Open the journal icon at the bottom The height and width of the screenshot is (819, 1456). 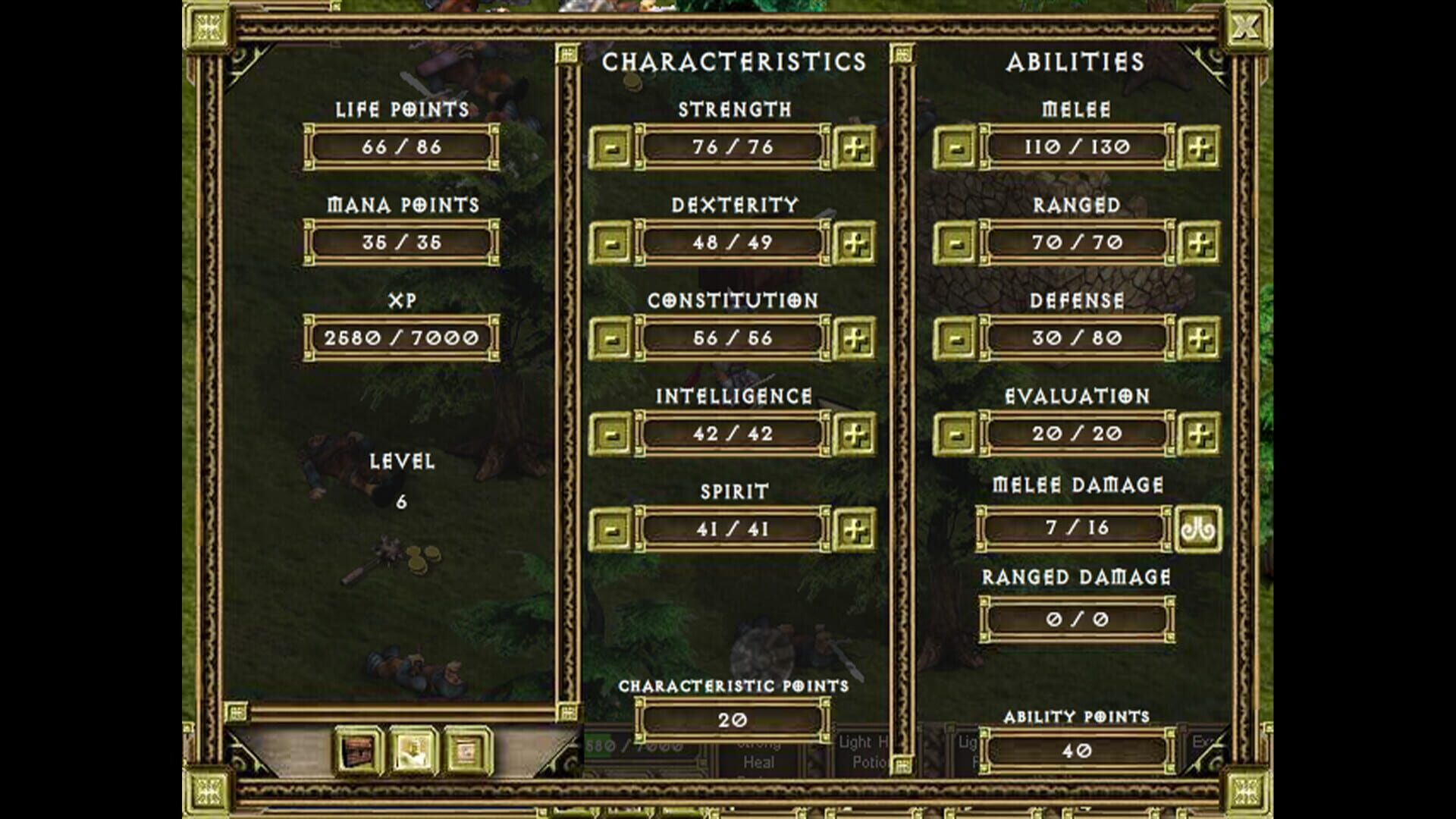(x=466, y=749)
